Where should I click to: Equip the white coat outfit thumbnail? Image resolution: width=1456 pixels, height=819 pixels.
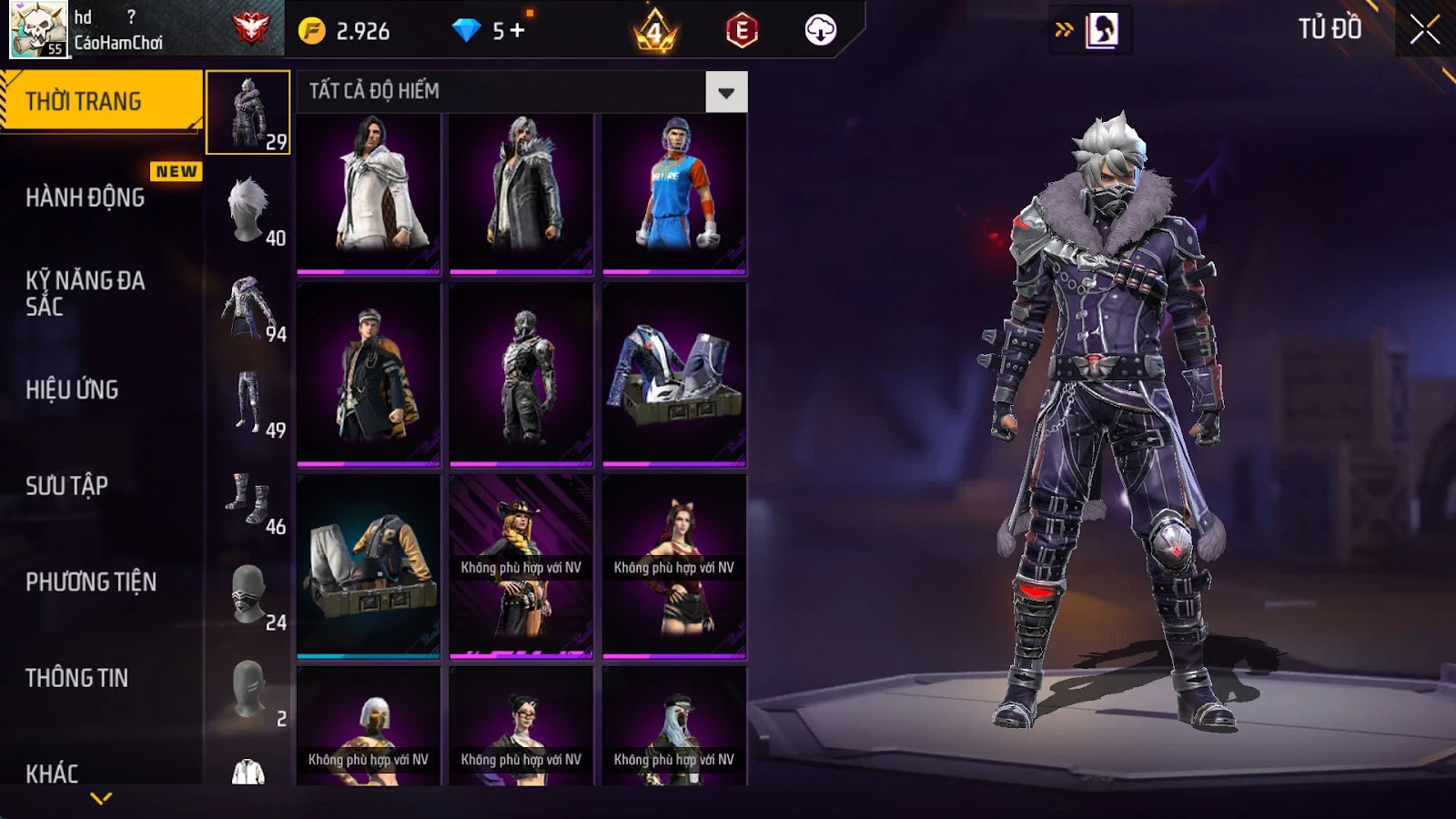tap(369, 193)
